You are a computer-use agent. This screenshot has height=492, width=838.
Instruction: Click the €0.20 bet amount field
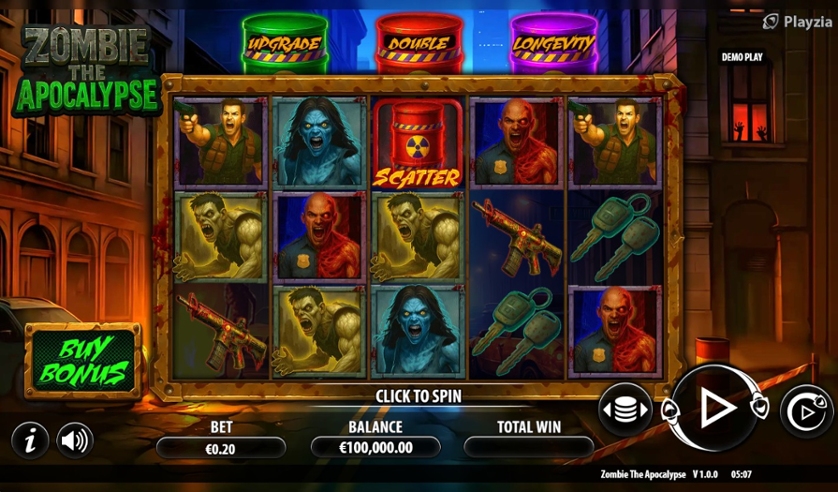220,448
